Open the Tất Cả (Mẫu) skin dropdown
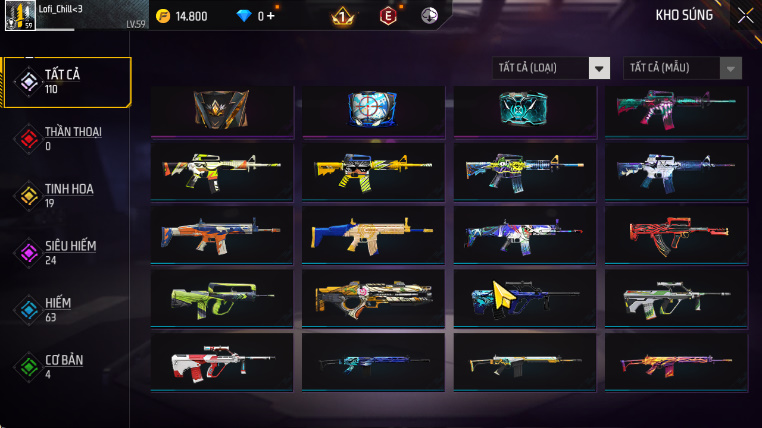The image size is (762, 428). [683, 68]
